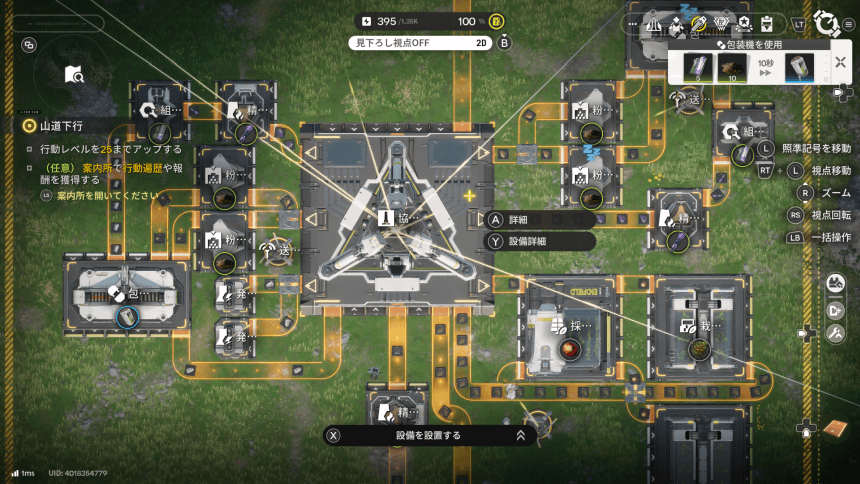
Task: Open the wrench tool icon on right side
Action: coord(836,333)
